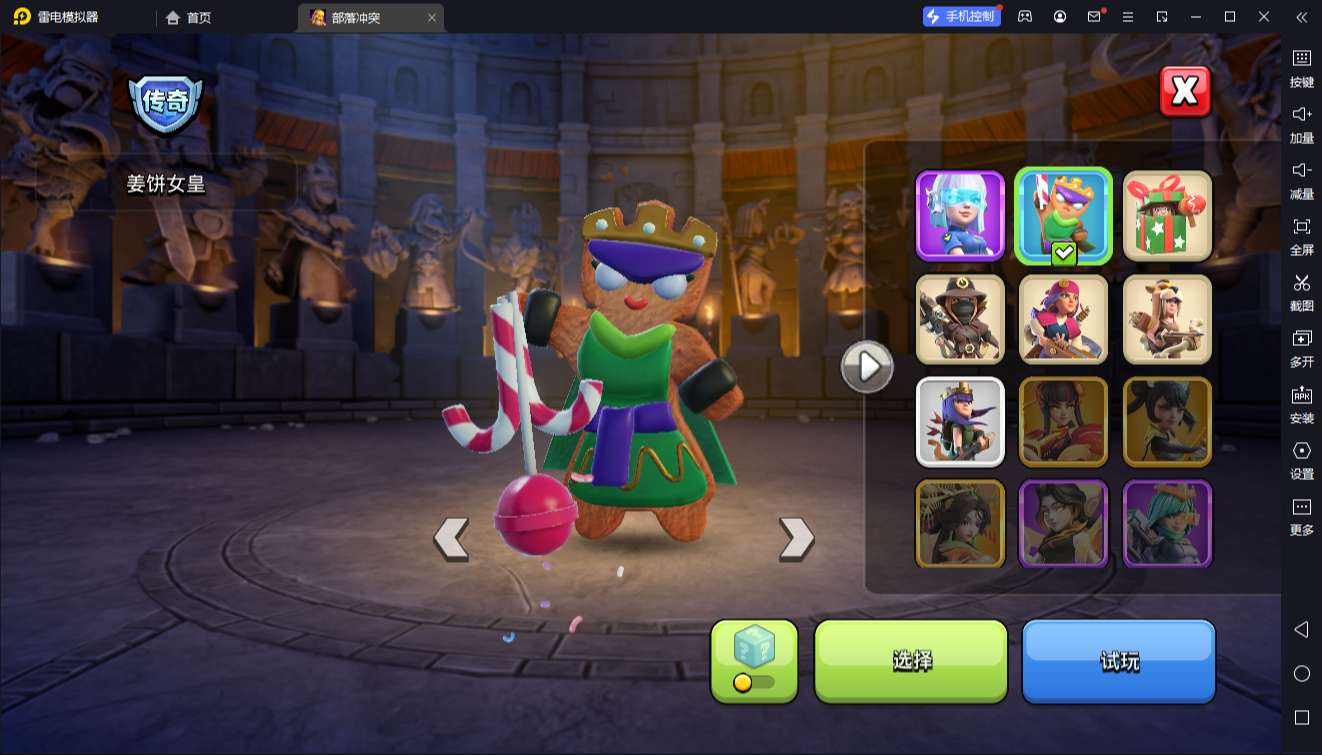Screen dimensions: 1322x755
Task: Pick the green gift box skin
Action: click(x=1167, y=215)
